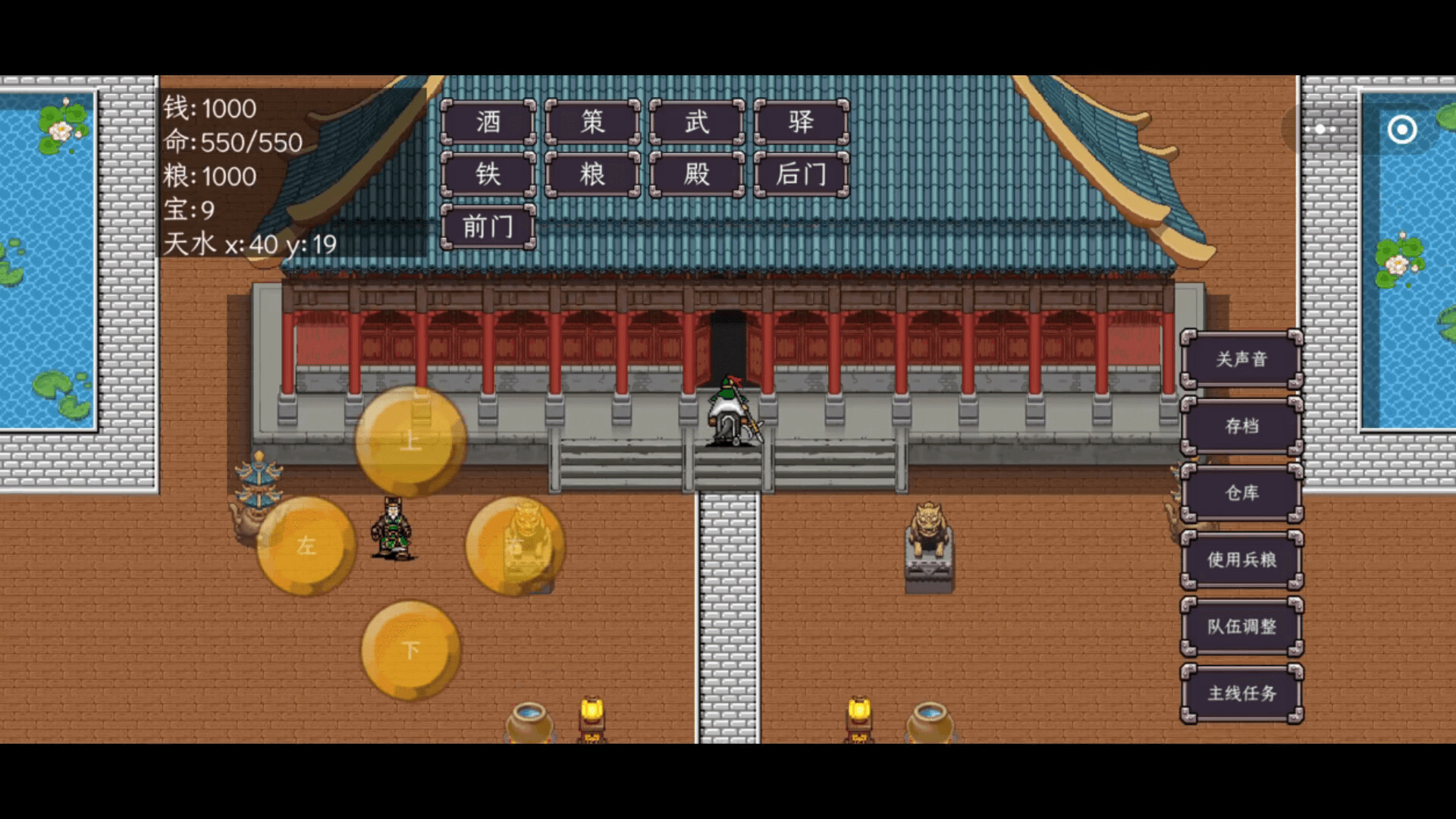Exit through the 前门 front door option
This screenshot has height=819, width=1456.
click(488, 225)
